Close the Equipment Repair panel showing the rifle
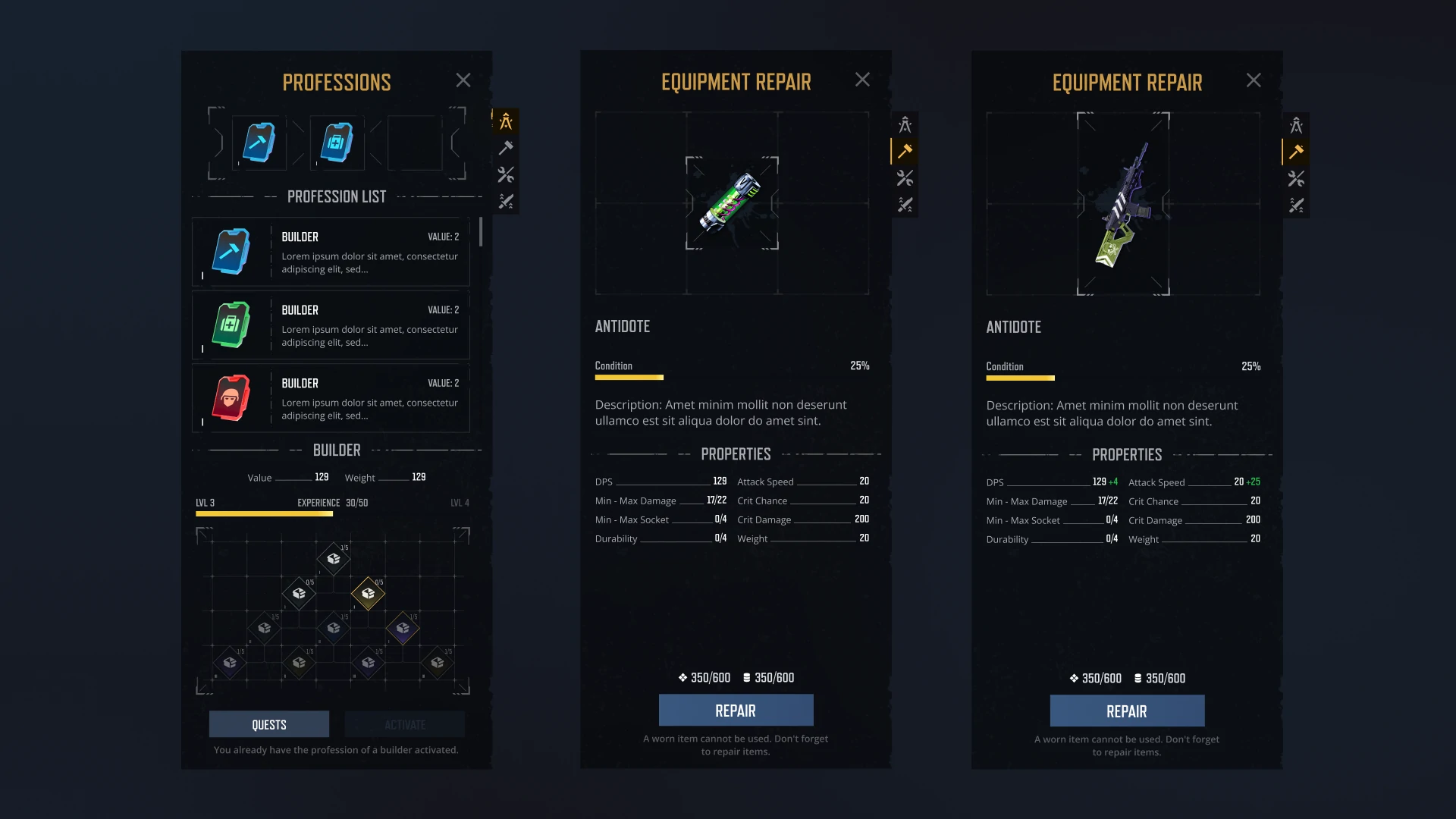The height and width of the screenshot is (819, 1456). click(1254, 80)
